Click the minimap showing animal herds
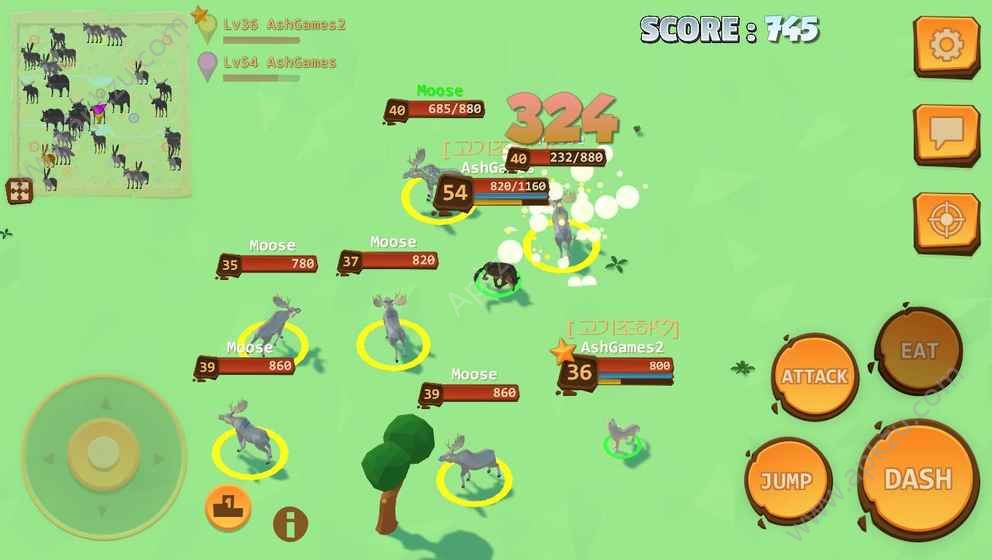 point(100,105)
